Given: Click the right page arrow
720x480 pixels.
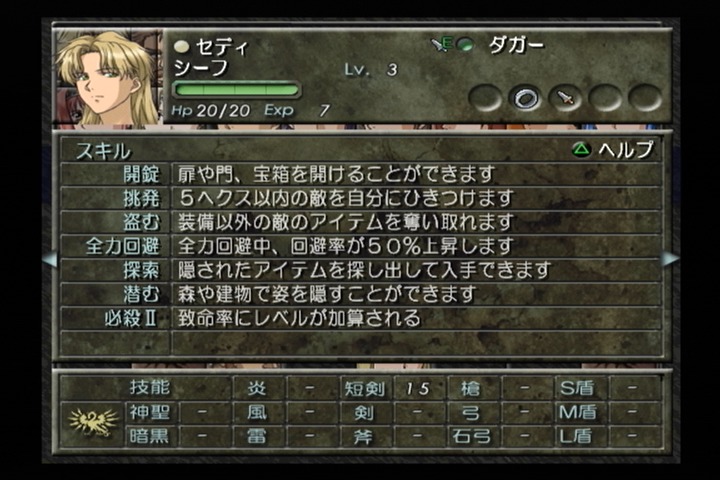Looking at the screenshot, I should pos(669,259).
